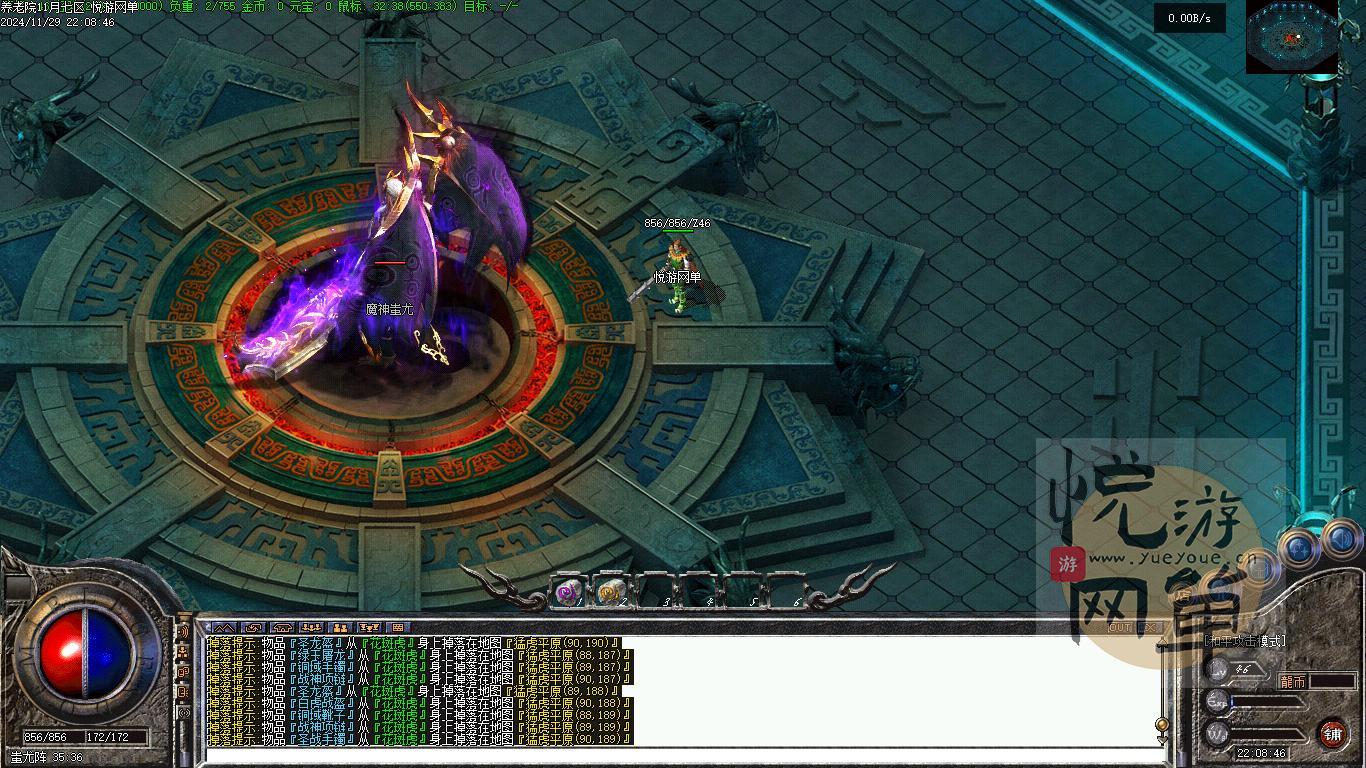Toggle the 和平攻击模式 attack mode label

(x=1245, y=641)
